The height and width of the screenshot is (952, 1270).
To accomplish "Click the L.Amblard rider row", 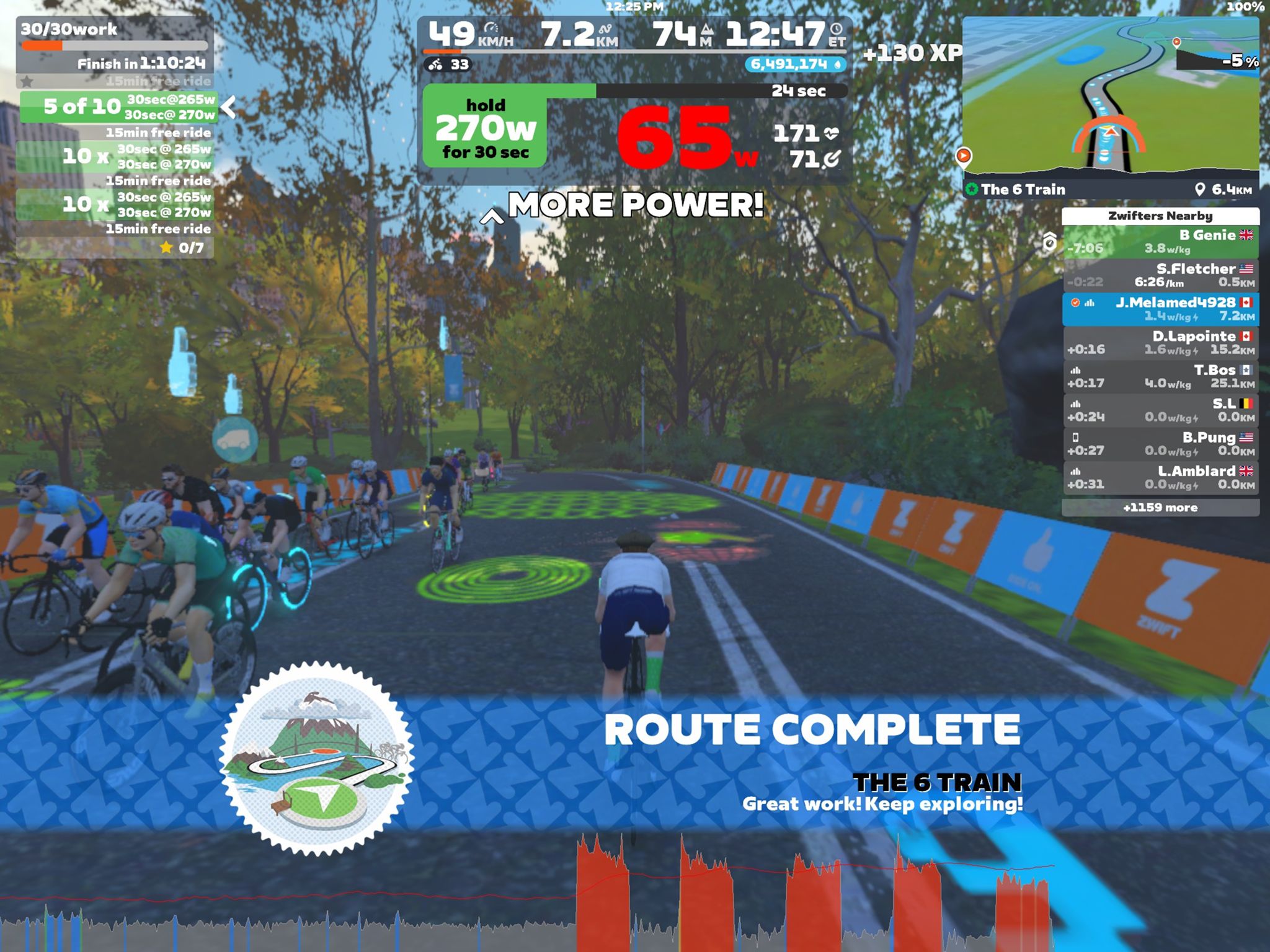I will pyautogui.click(x=1160, y=477).
